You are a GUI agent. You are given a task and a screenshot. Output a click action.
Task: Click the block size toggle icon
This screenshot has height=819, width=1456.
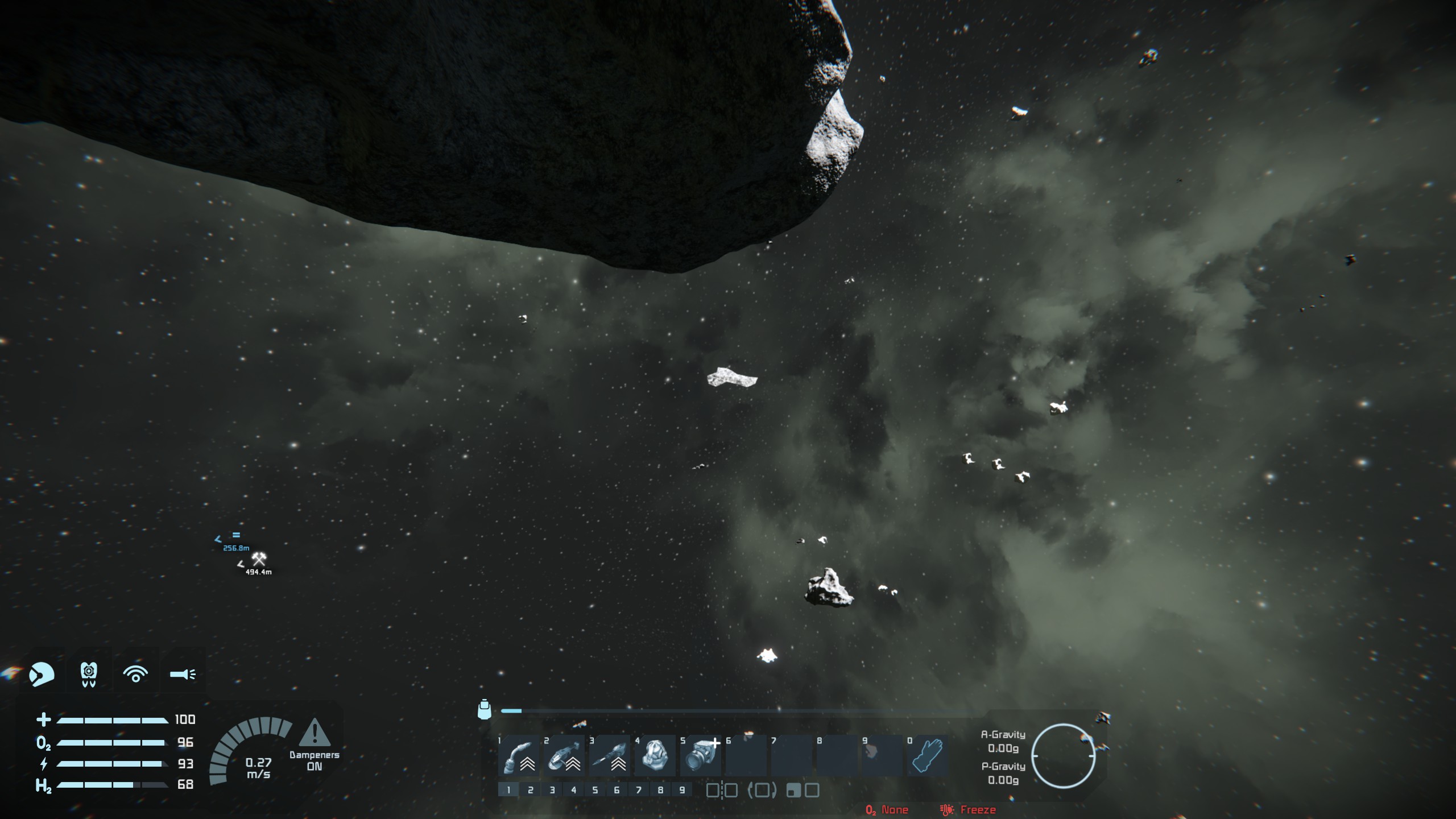(803, 790)
